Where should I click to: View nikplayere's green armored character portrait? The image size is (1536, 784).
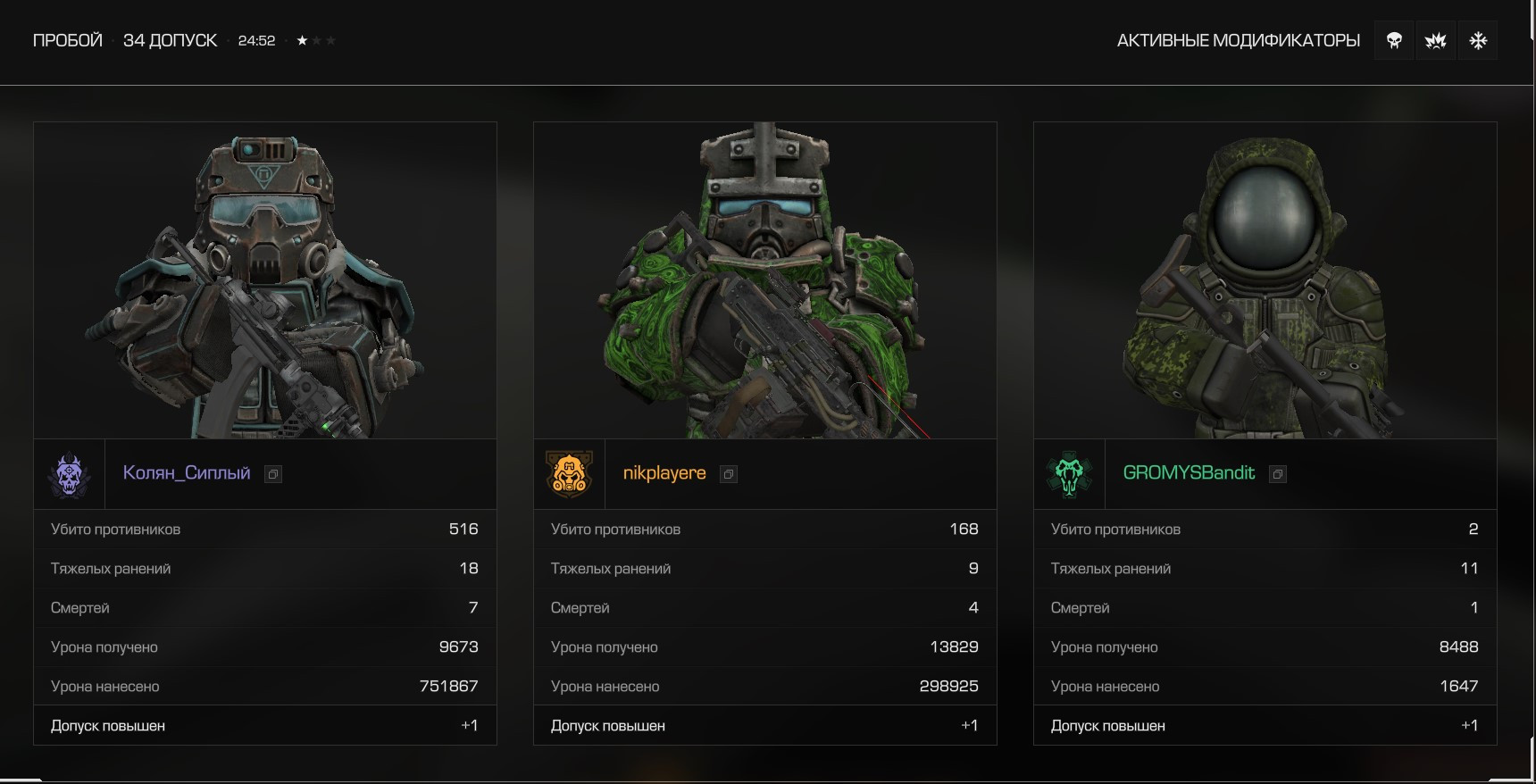765,280
